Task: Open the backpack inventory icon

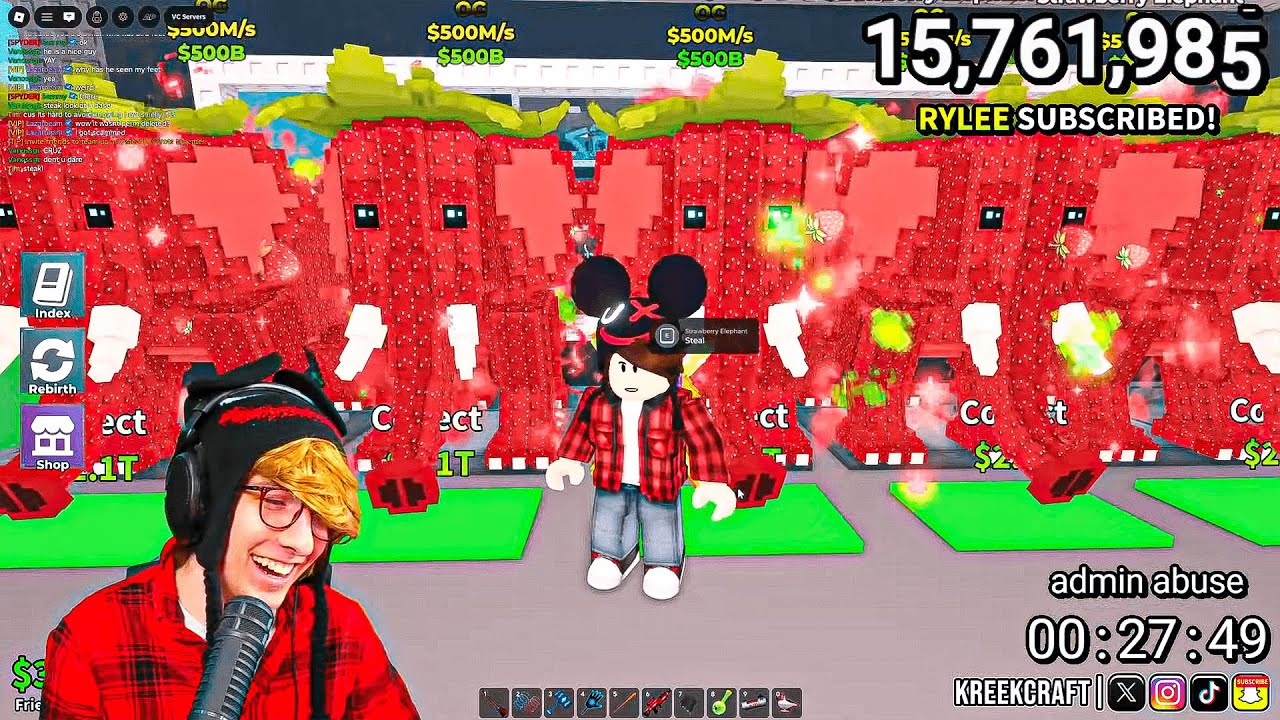Action: pos(96,17)
